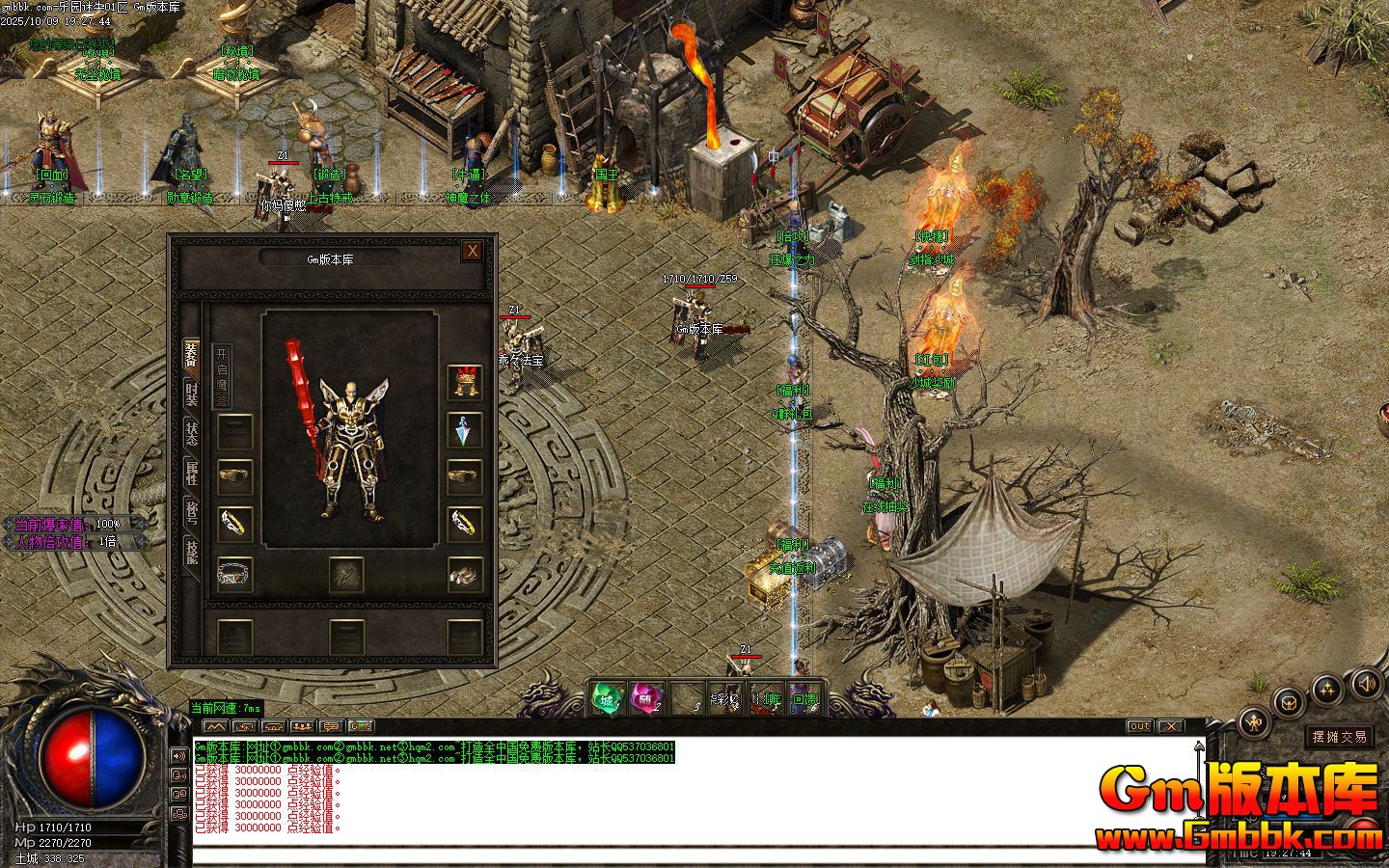The height and width of the screenshot is (868, 1389).
Task: Close the chat window with X
Action: pyautogui.click(x=1170, y=726)
